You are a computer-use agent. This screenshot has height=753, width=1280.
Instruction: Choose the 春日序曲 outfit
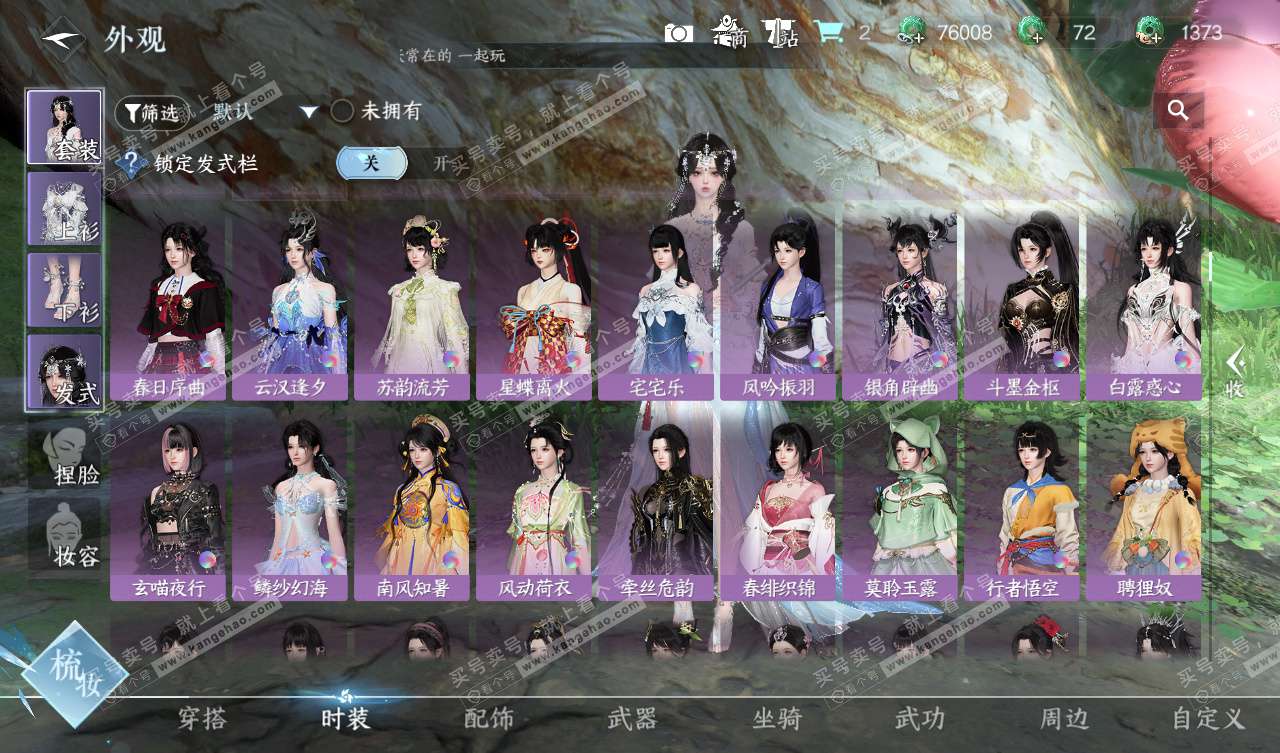pos(168,304)
